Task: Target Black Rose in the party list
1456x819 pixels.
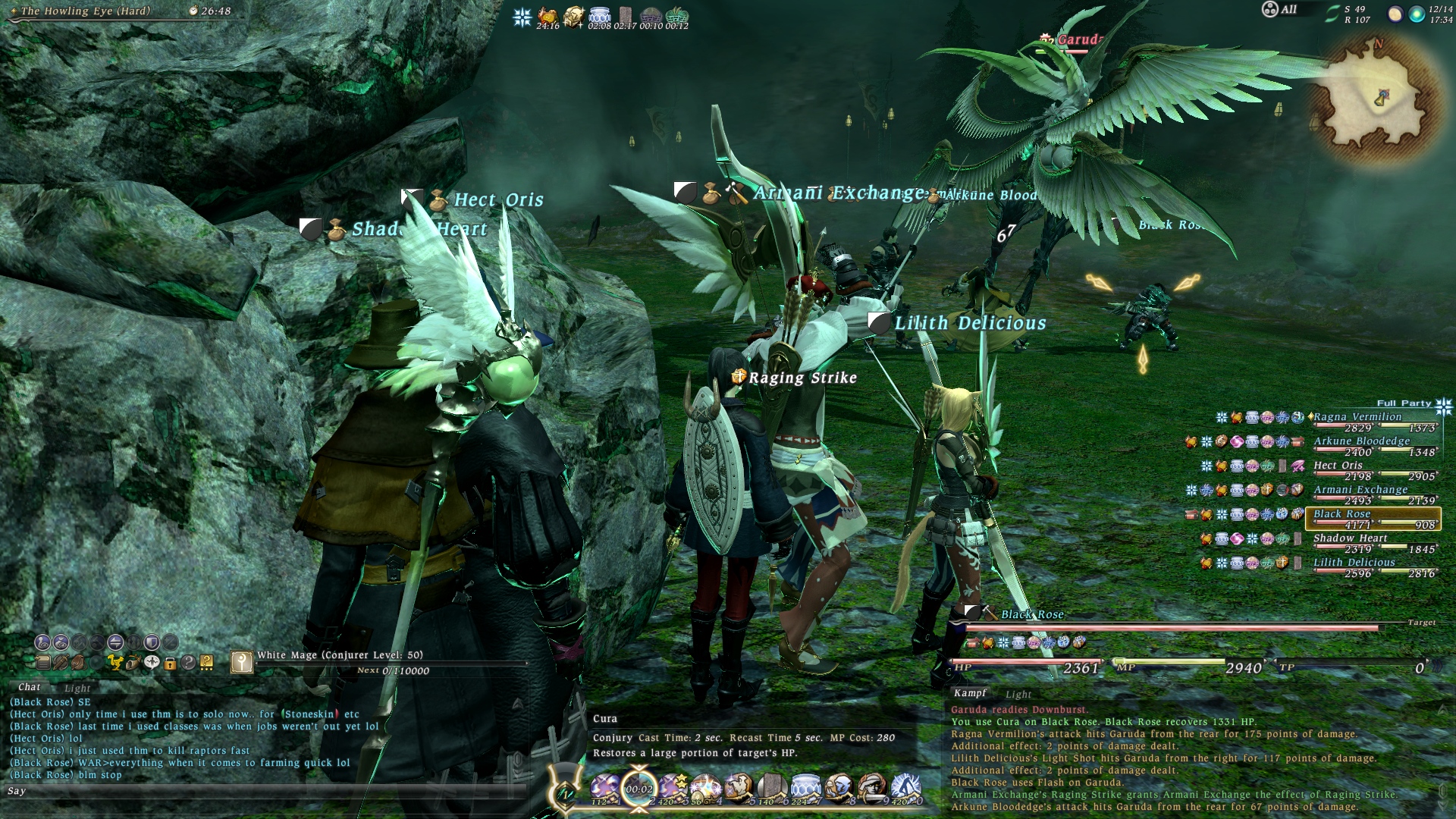Action: 1342,514
